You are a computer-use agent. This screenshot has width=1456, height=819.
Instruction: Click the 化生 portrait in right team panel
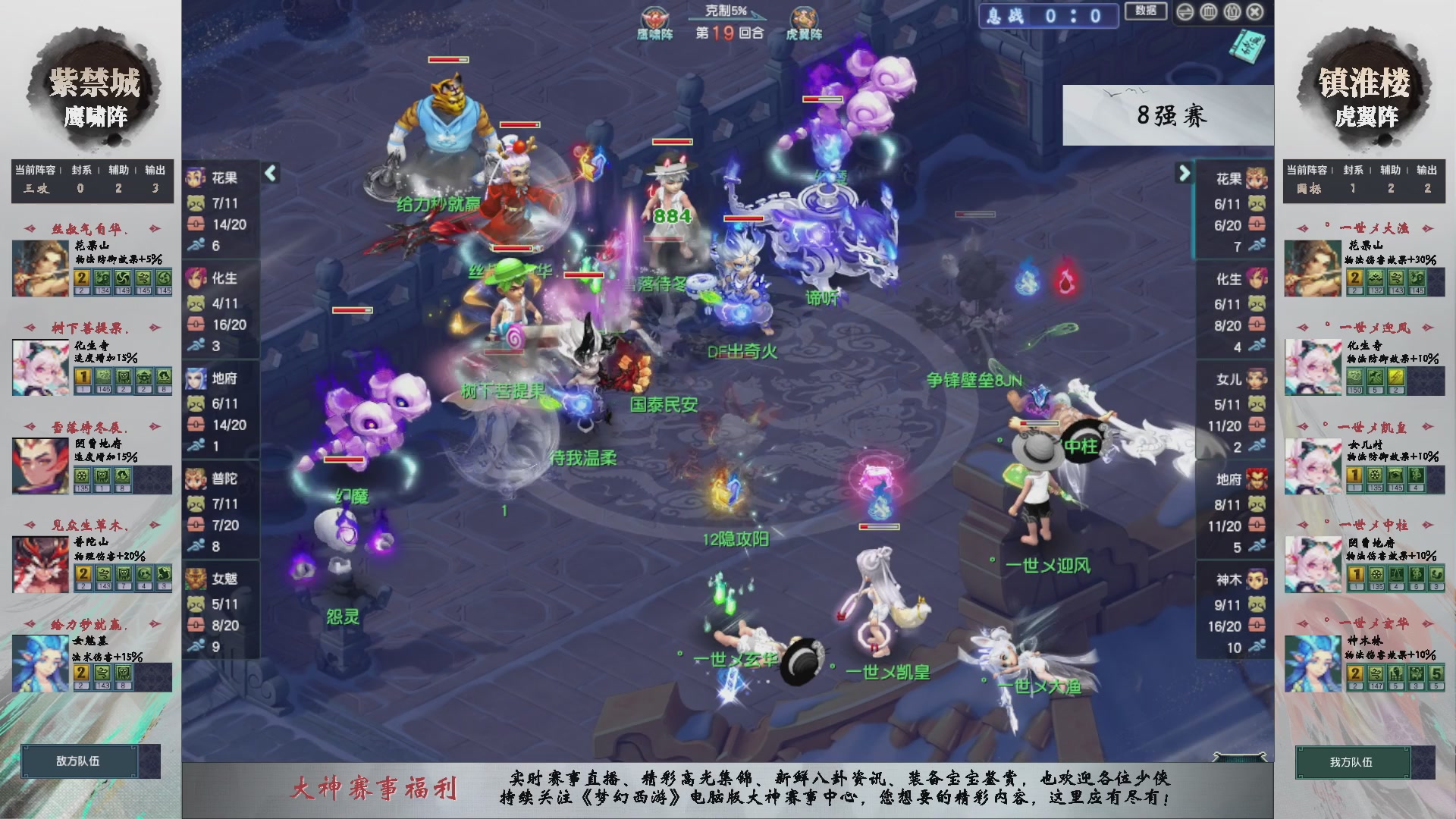point(1257,279)
